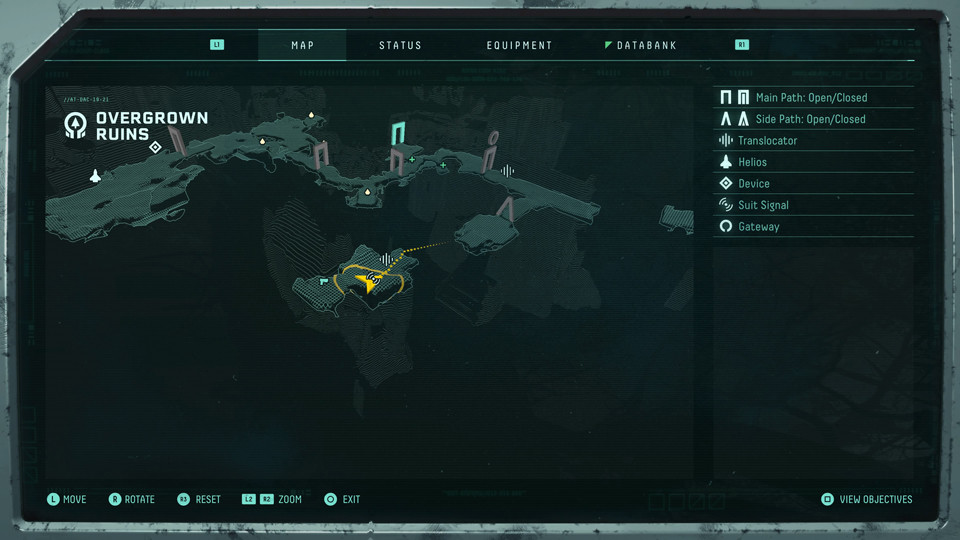Choose the Suit Signal legend entry
The width and height of the screenshot is (960, 540).
point(763,205)
